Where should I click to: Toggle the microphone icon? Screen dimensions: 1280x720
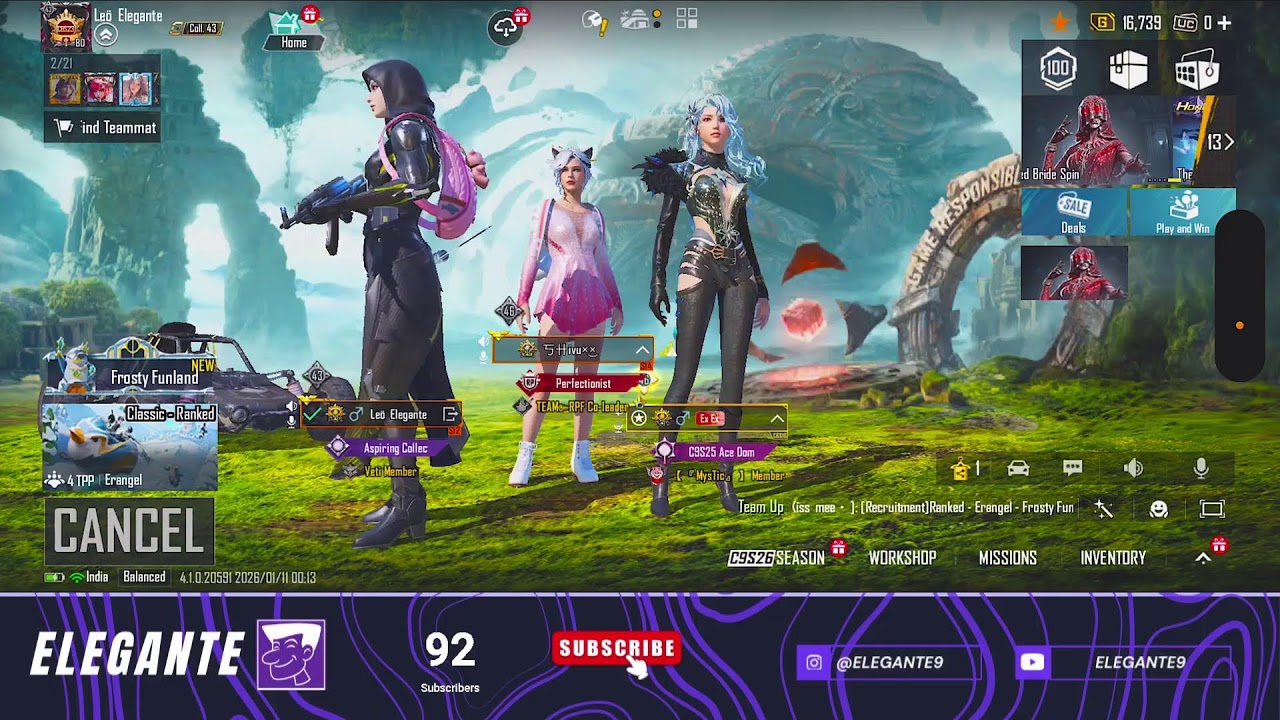click(x=1201, y=468)
